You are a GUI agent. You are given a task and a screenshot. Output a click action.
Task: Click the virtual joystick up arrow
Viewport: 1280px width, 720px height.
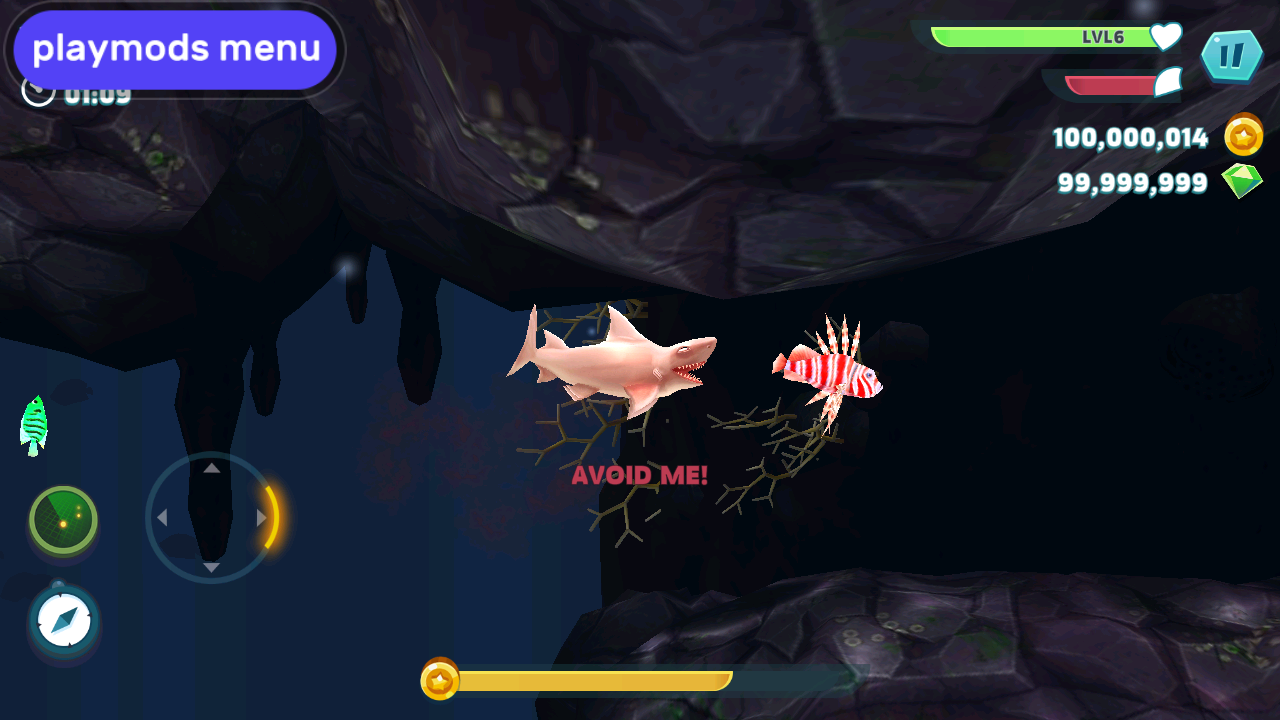pyautogui.click(x=211, y=467)
